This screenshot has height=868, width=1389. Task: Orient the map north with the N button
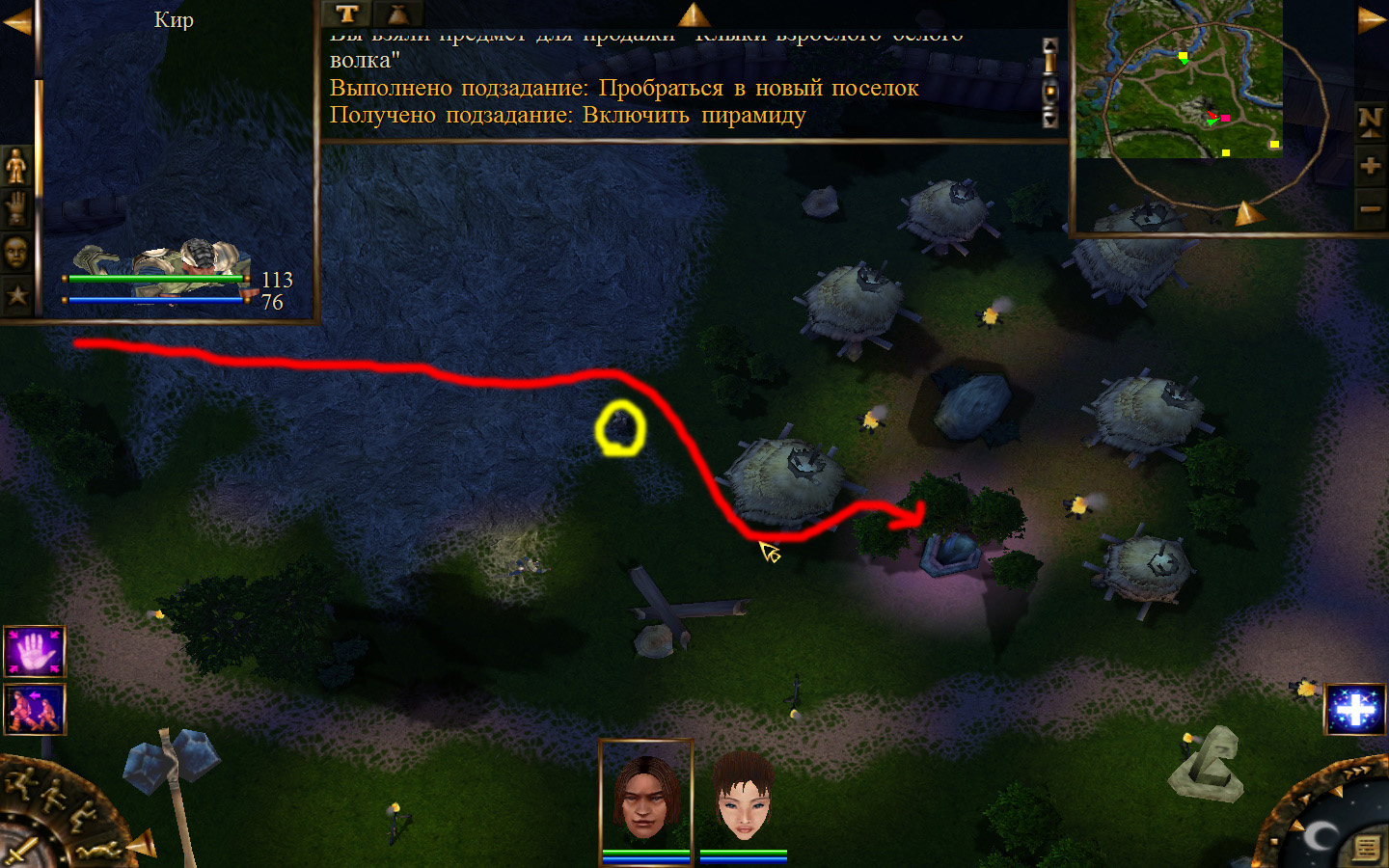1370,121
